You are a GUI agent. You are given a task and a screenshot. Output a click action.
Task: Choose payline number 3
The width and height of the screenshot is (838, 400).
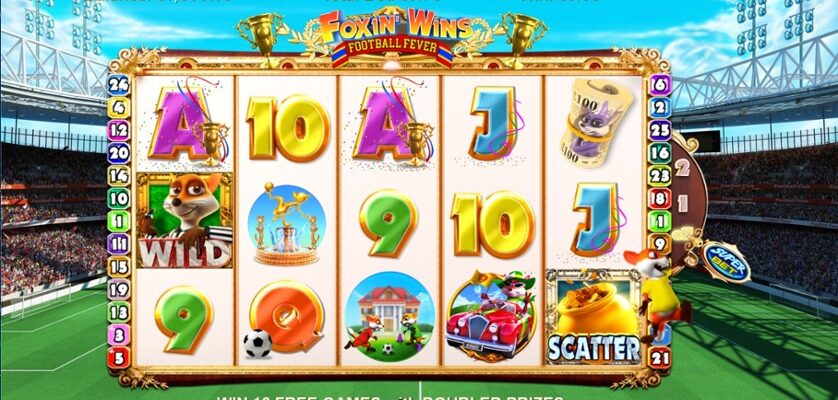[x=120, y=334]
